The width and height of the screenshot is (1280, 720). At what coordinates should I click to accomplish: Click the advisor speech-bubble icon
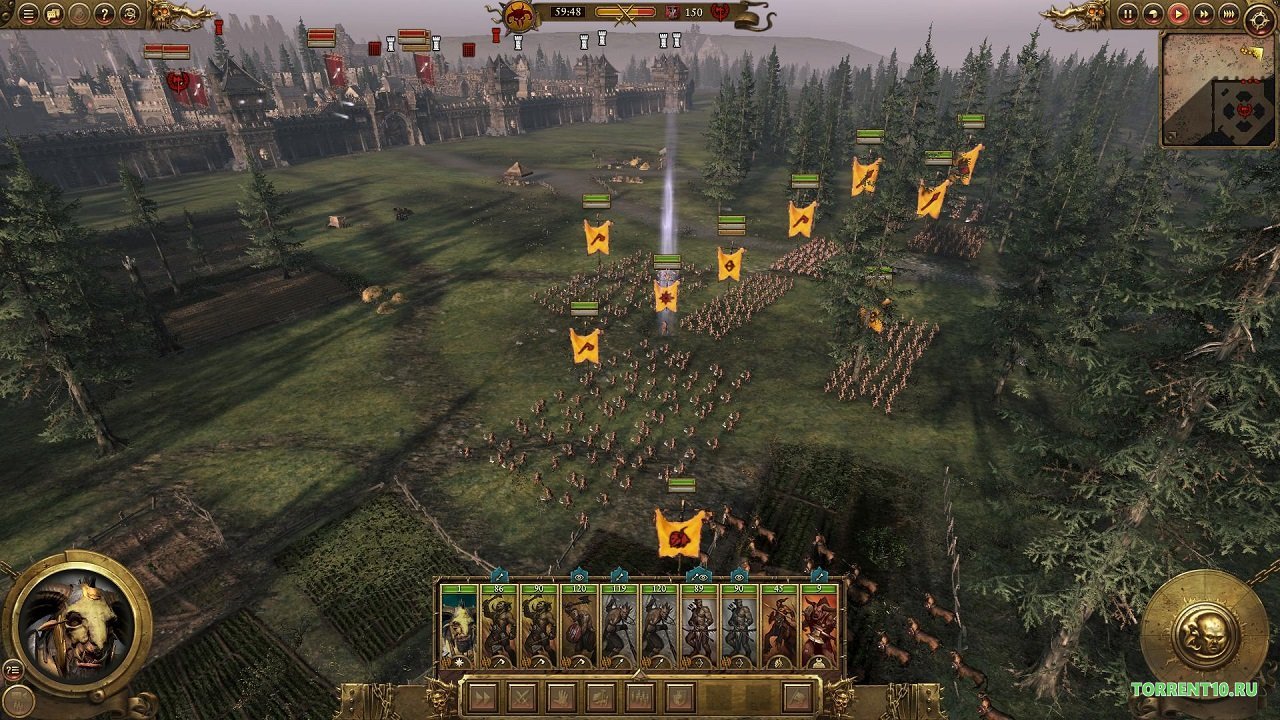pyautogui.click(x=52, y=14)
